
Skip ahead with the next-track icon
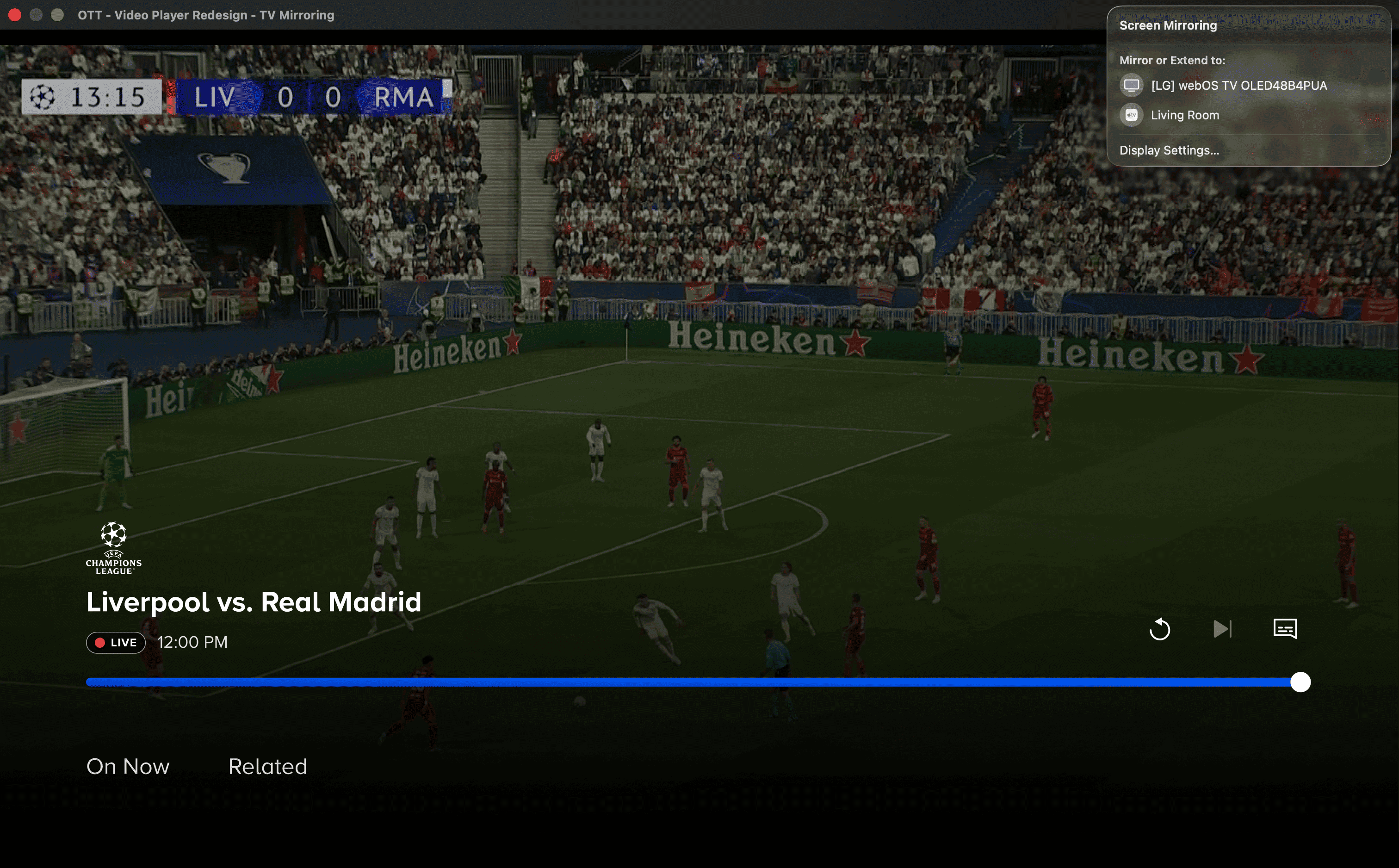pyautogui.click(x=1222, y=629)
